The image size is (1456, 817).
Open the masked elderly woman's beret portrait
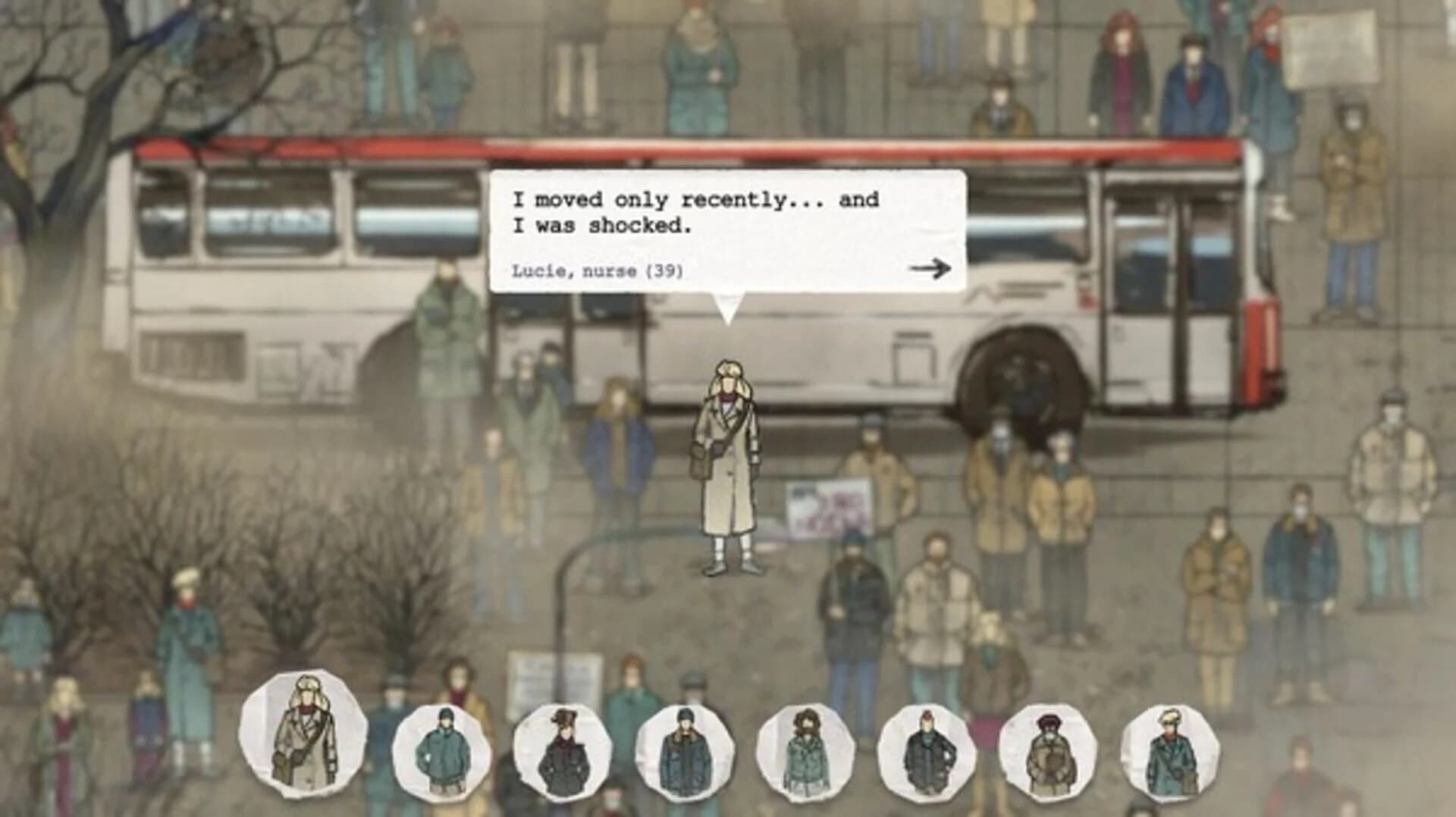click(x=1050, y=747)
